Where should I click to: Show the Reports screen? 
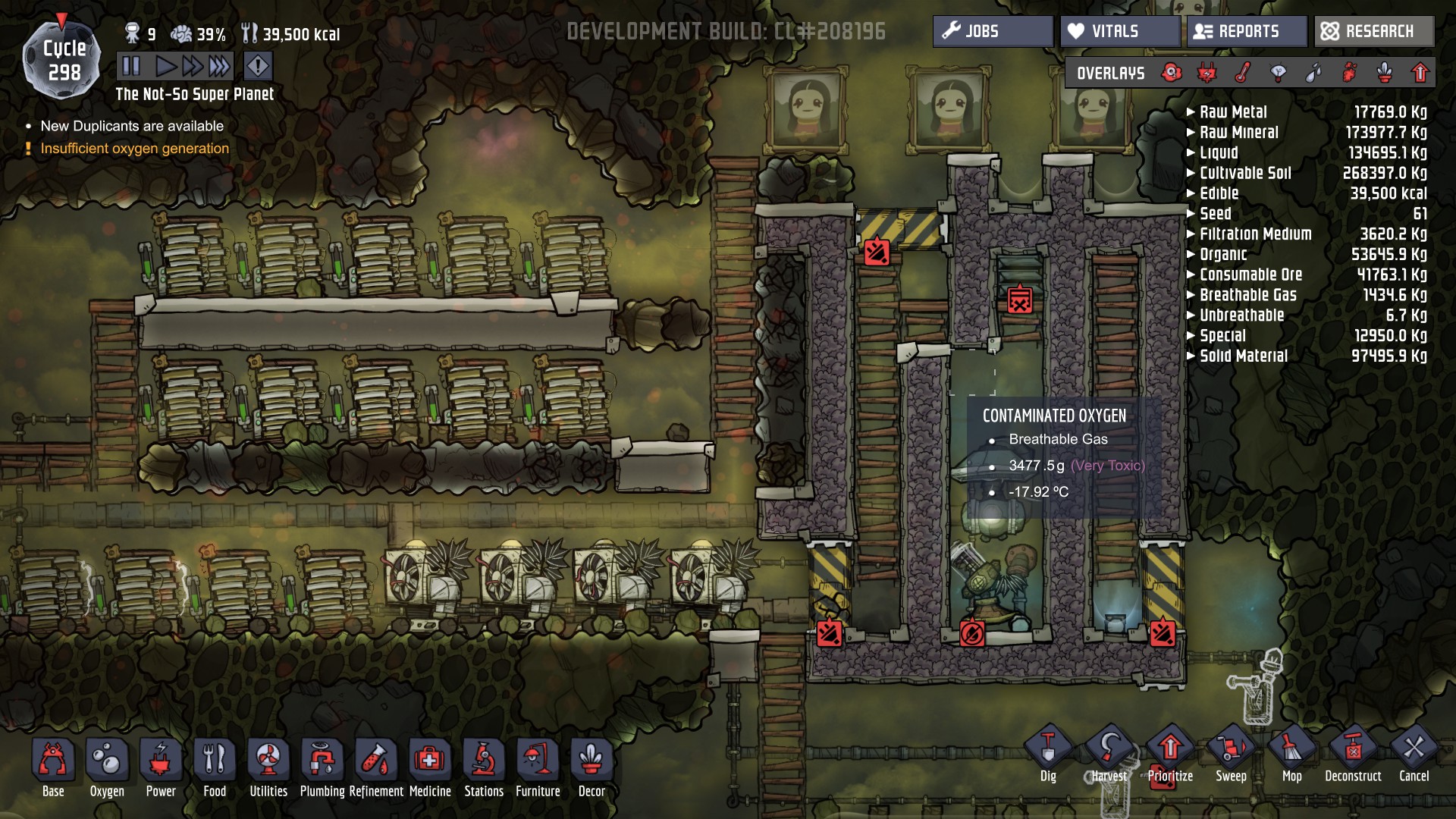[x=1246, y=31]
